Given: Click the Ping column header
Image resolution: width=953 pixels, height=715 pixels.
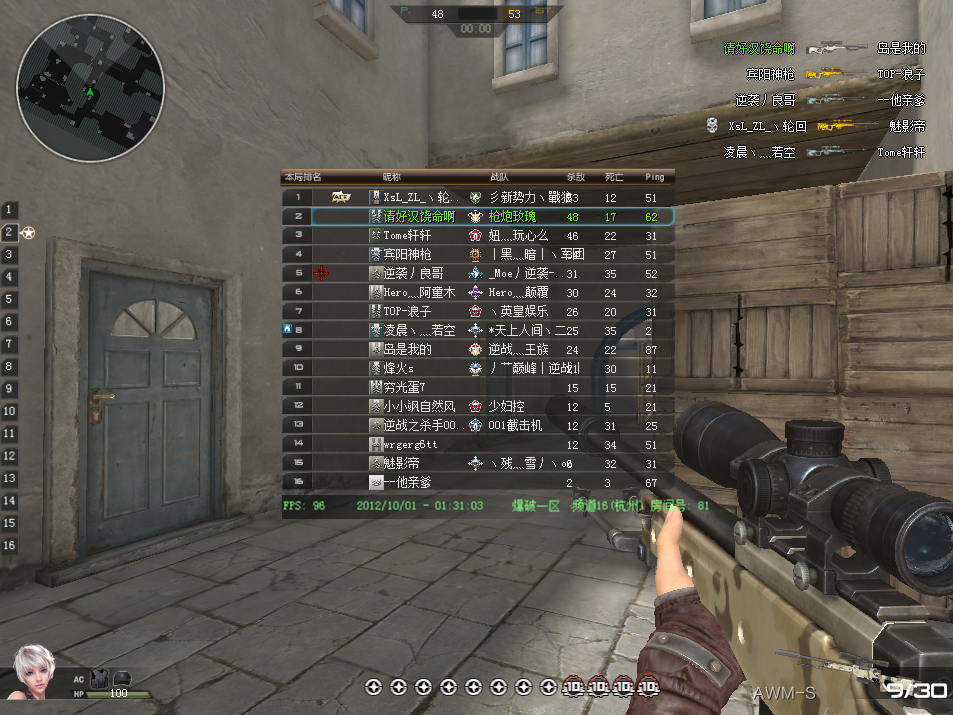Looking at the screenshot, I should point(654,177).
